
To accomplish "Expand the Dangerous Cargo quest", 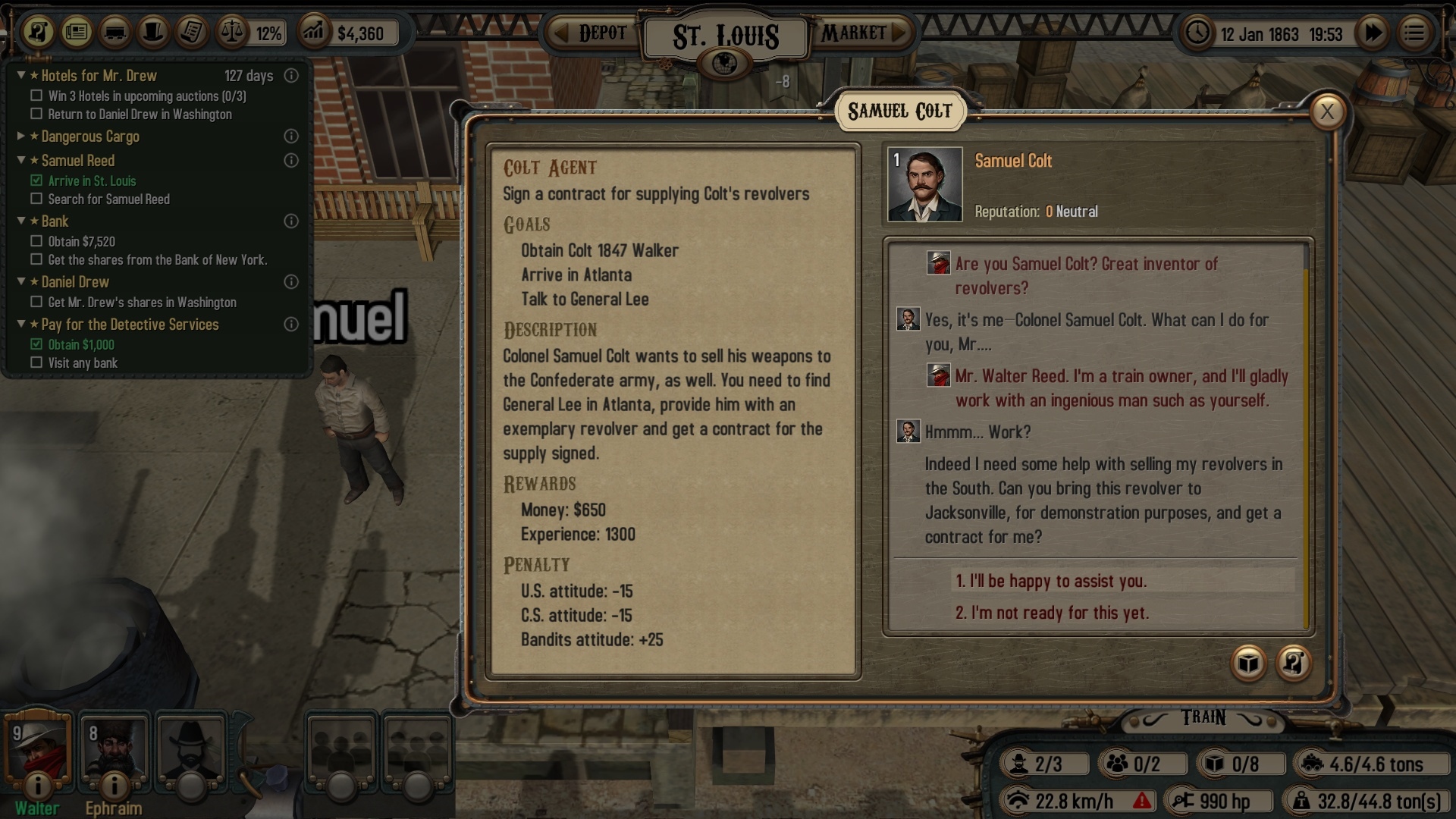I will tap(22, 136).
